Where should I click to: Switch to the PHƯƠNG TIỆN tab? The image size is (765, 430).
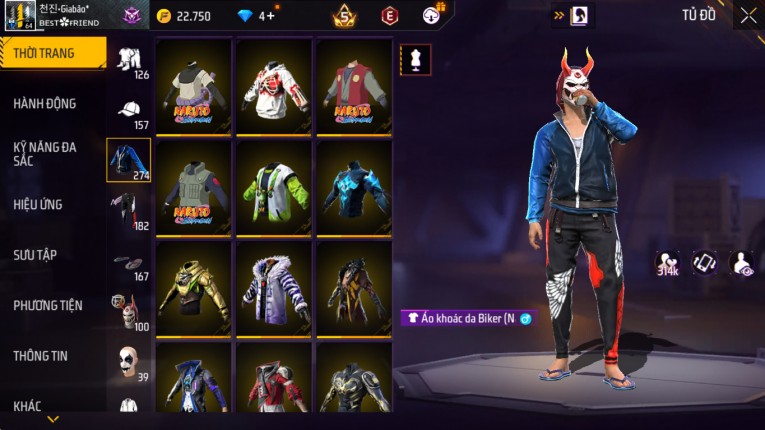pyautogui.click(x=48, y=305)
